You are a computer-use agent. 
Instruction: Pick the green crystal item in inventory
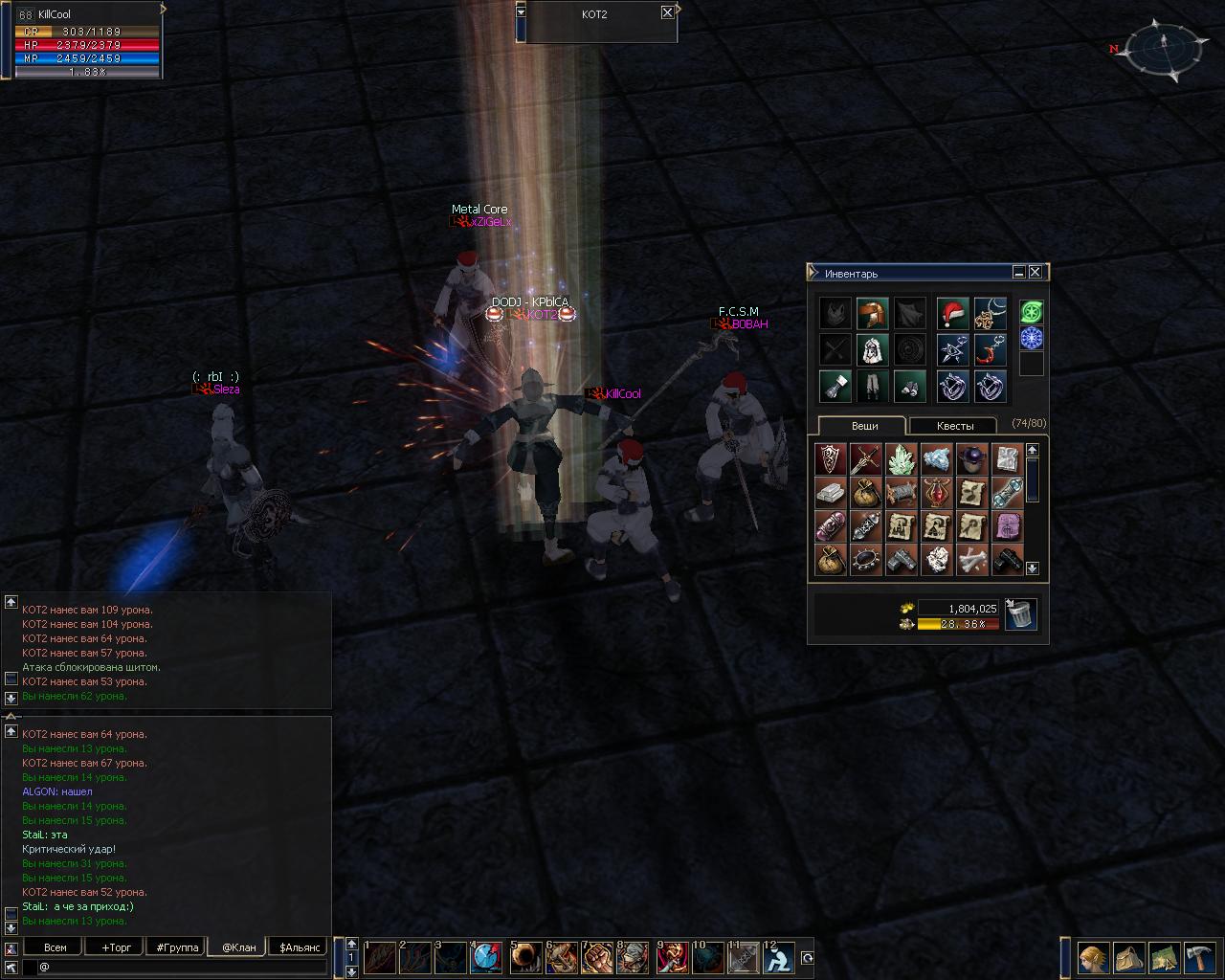[901, 459]
